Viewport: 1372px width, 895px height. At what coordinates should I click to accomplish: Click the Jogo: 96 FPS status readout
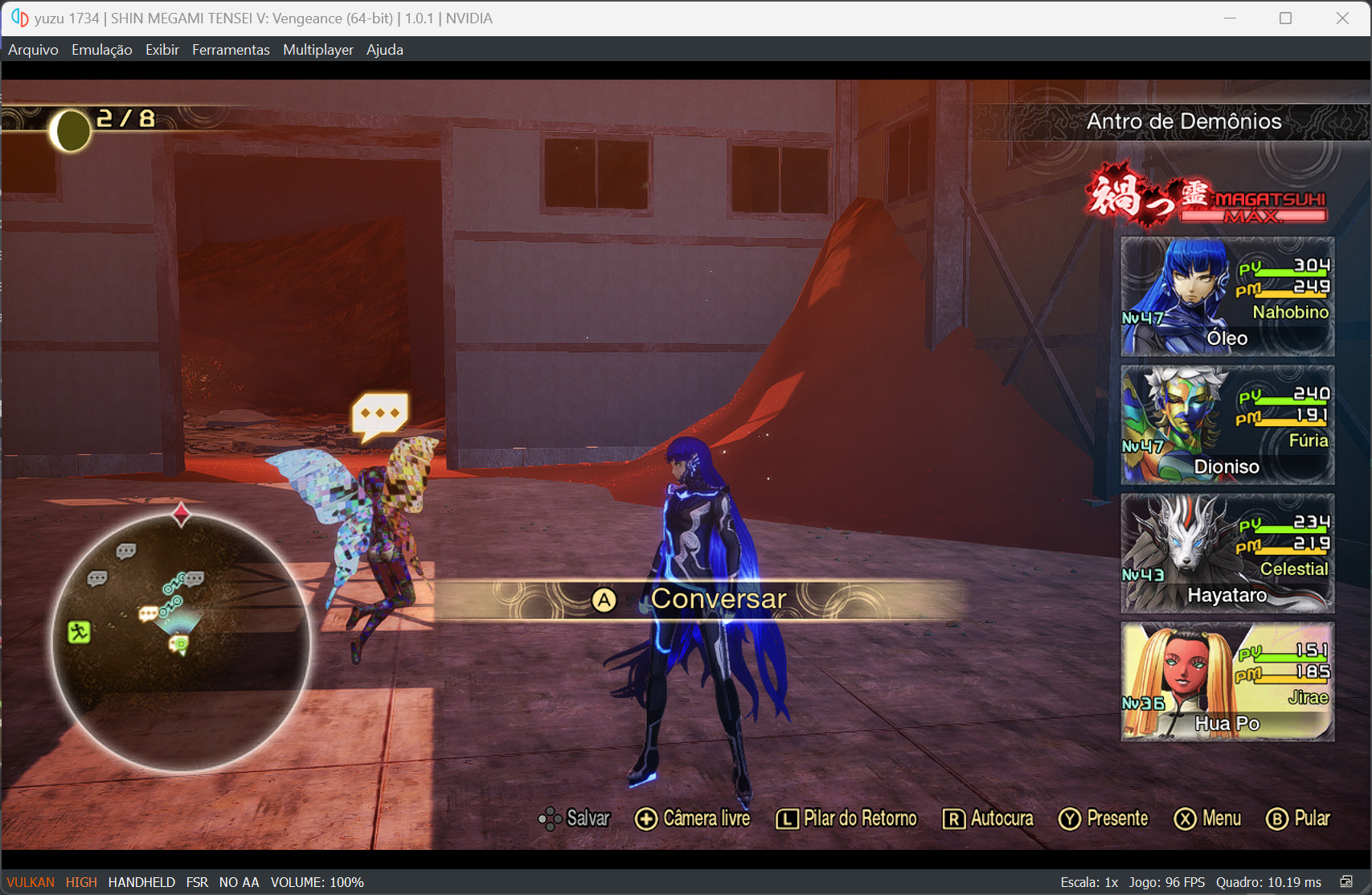click(x=1169, y=881)
